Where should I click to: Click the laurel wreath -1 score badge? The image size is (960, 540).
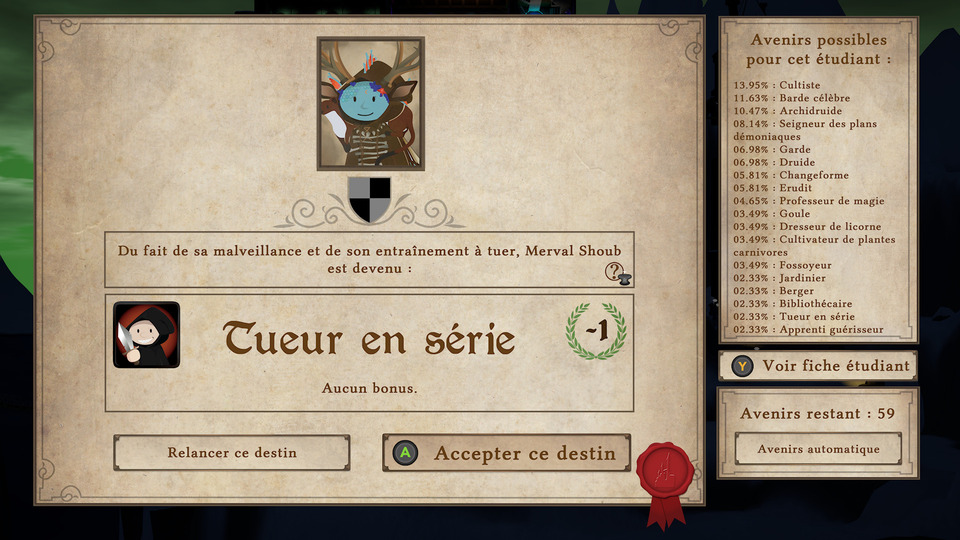pyautogui.click(x=596, y=331)
